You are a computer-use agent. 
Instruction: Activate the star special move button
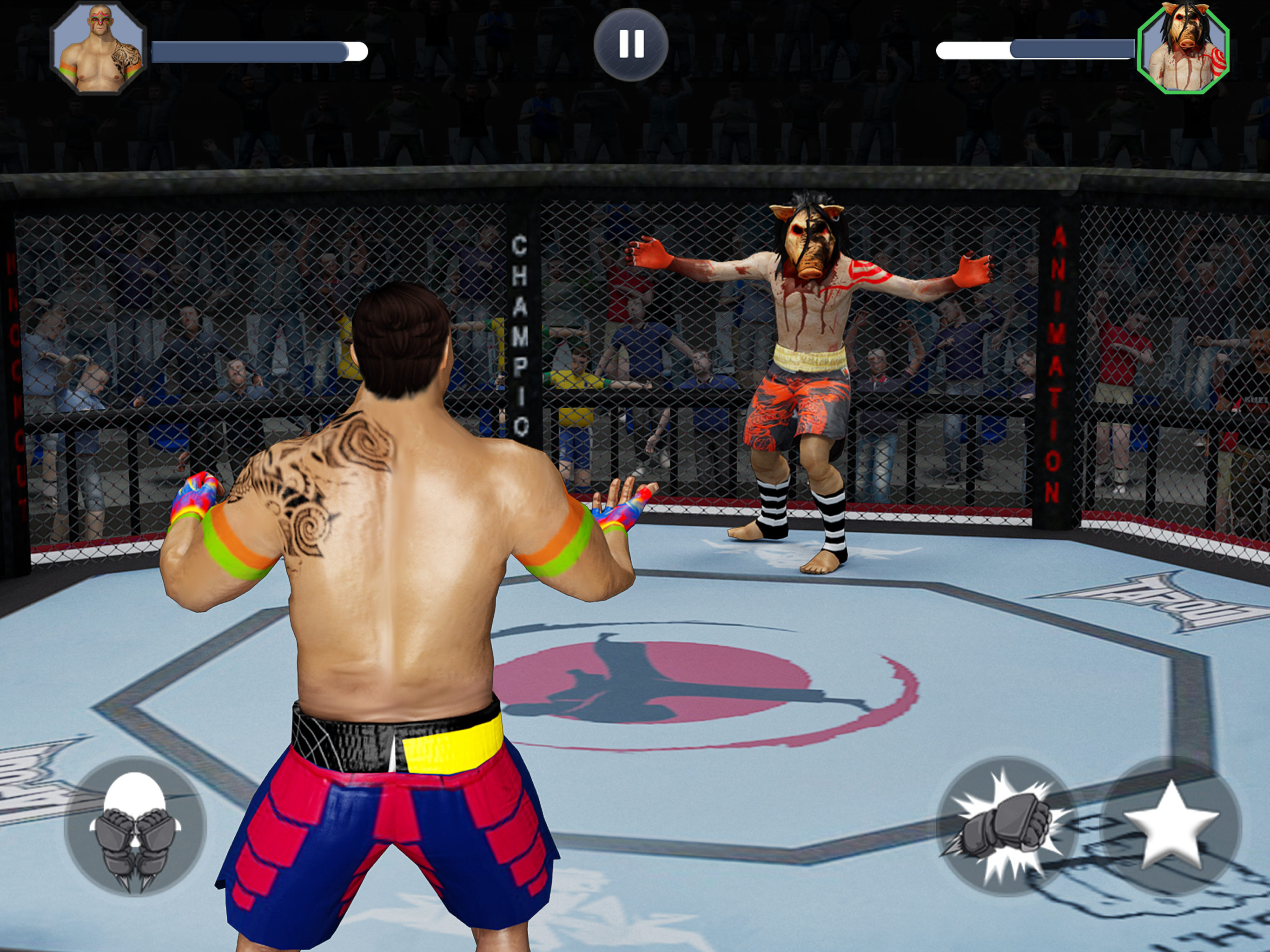click(1171, 826)
